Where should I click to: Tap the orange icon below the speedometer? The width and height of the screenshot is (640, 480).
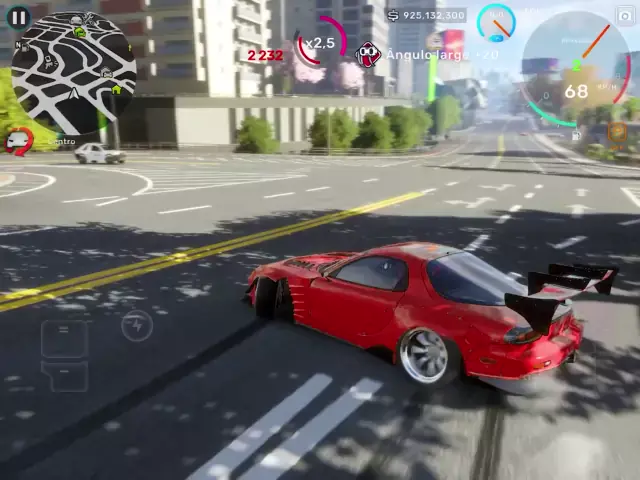coord(617,131)
